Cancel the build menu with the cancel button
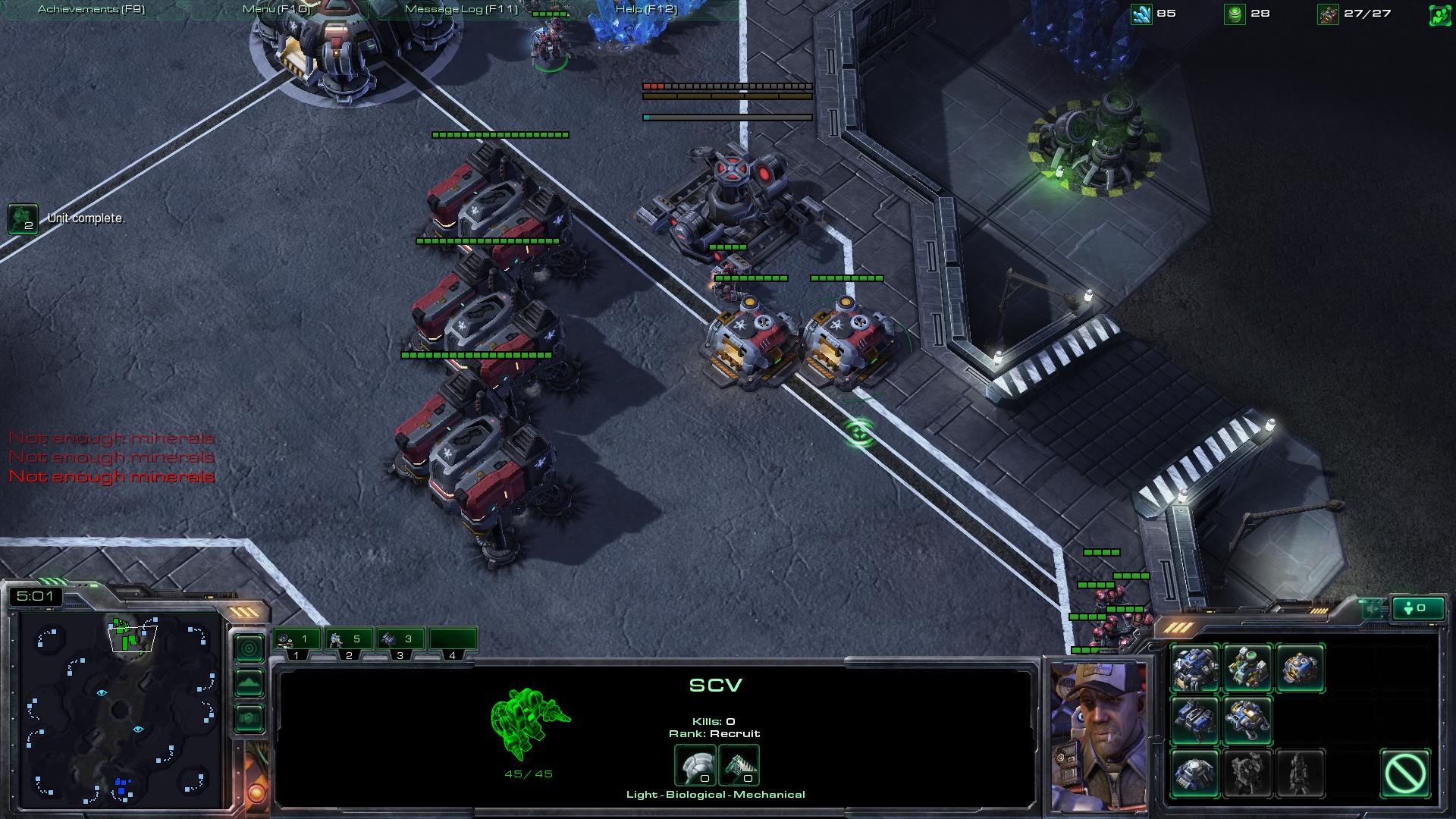 (x=1405, y=773)
